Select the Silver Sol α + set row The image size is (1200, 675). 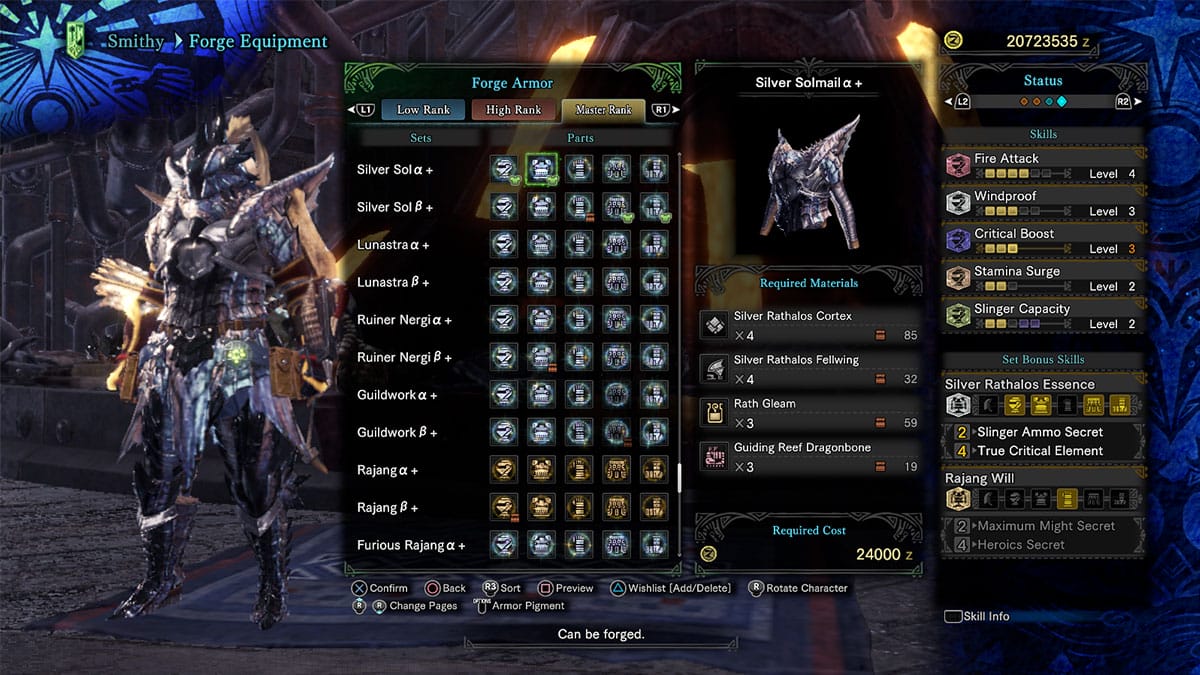(395, 170)
